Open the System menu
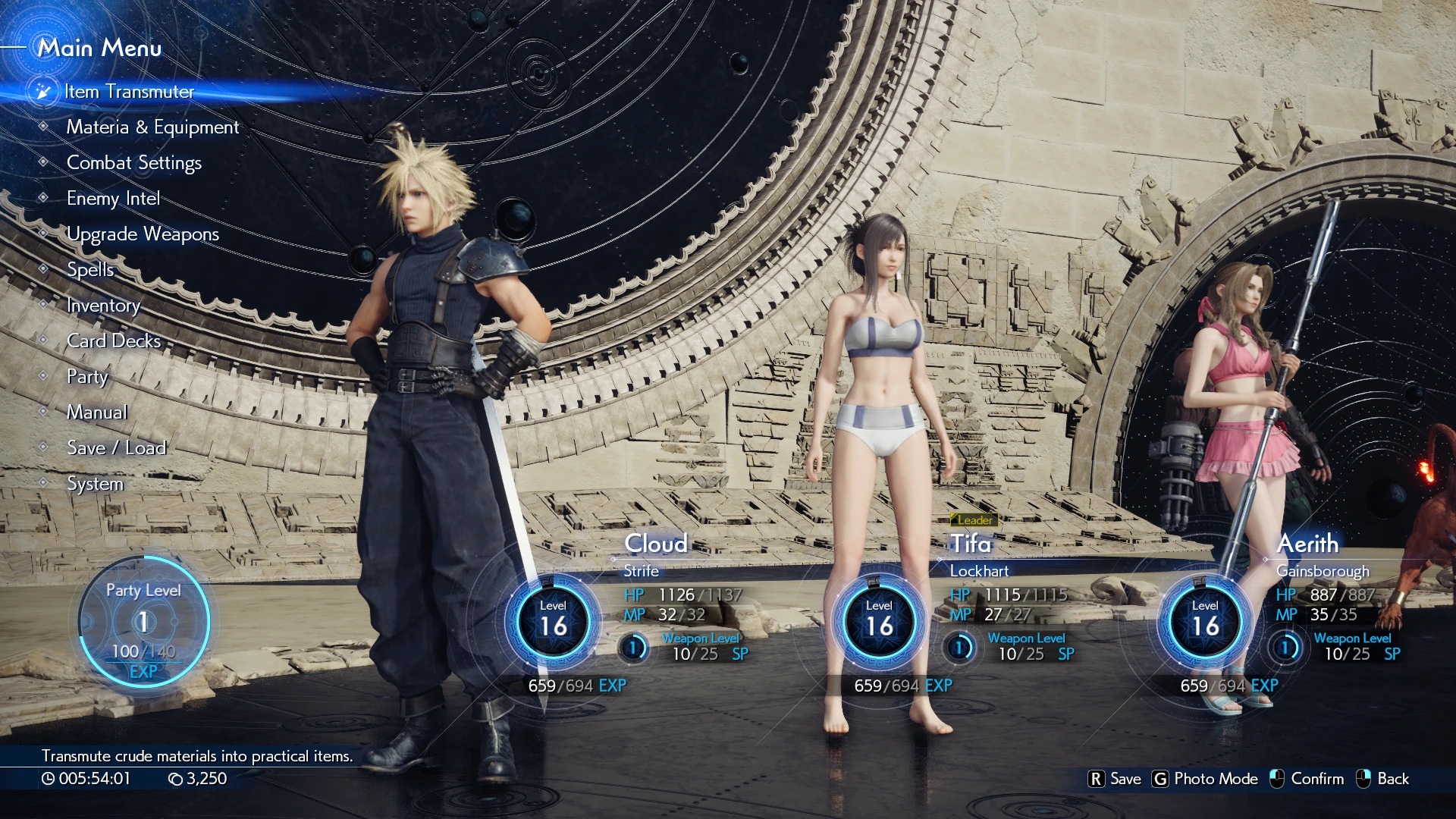Image resolution: width=1456 pixels, height=819 pixels. click(95, 484)
